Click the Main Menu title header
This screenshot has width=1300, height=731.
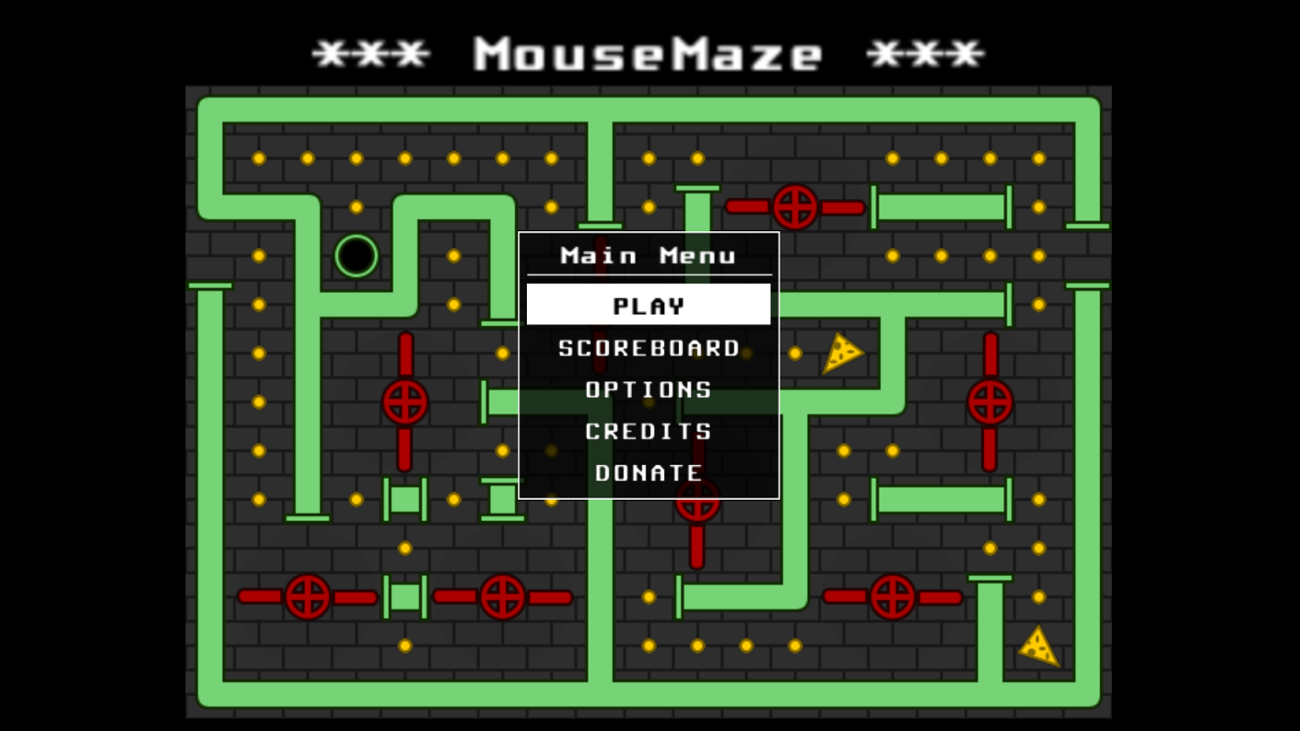pyautogui.click(x=648, y=254)
